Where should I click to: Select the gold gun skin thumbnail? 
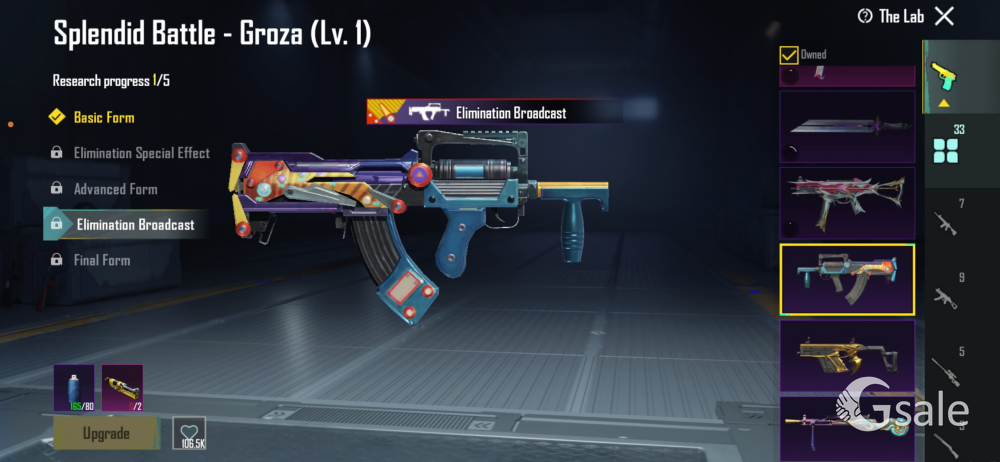[x=847, y=355]
